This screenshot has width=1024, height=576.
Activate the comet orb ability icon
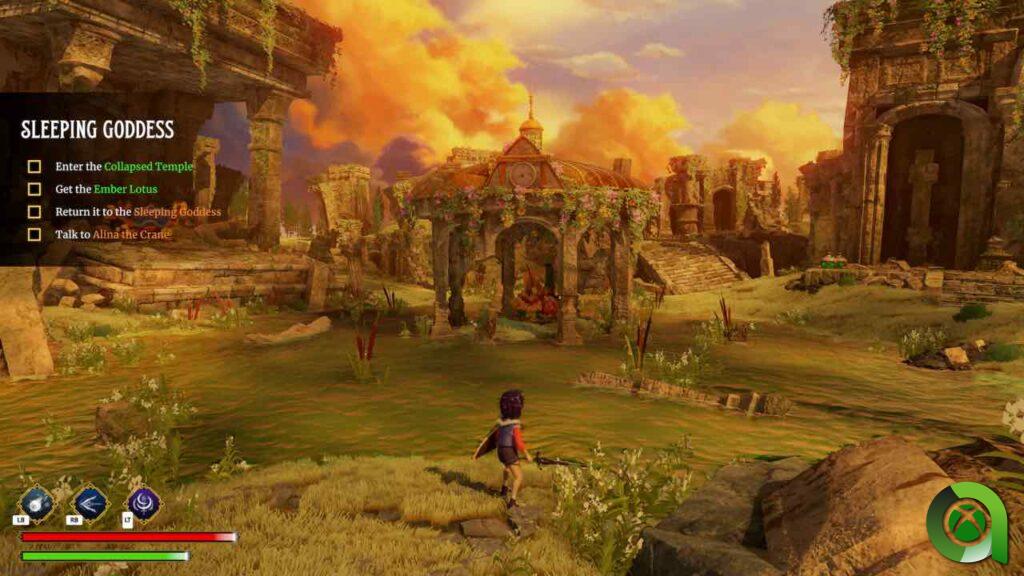36,502
